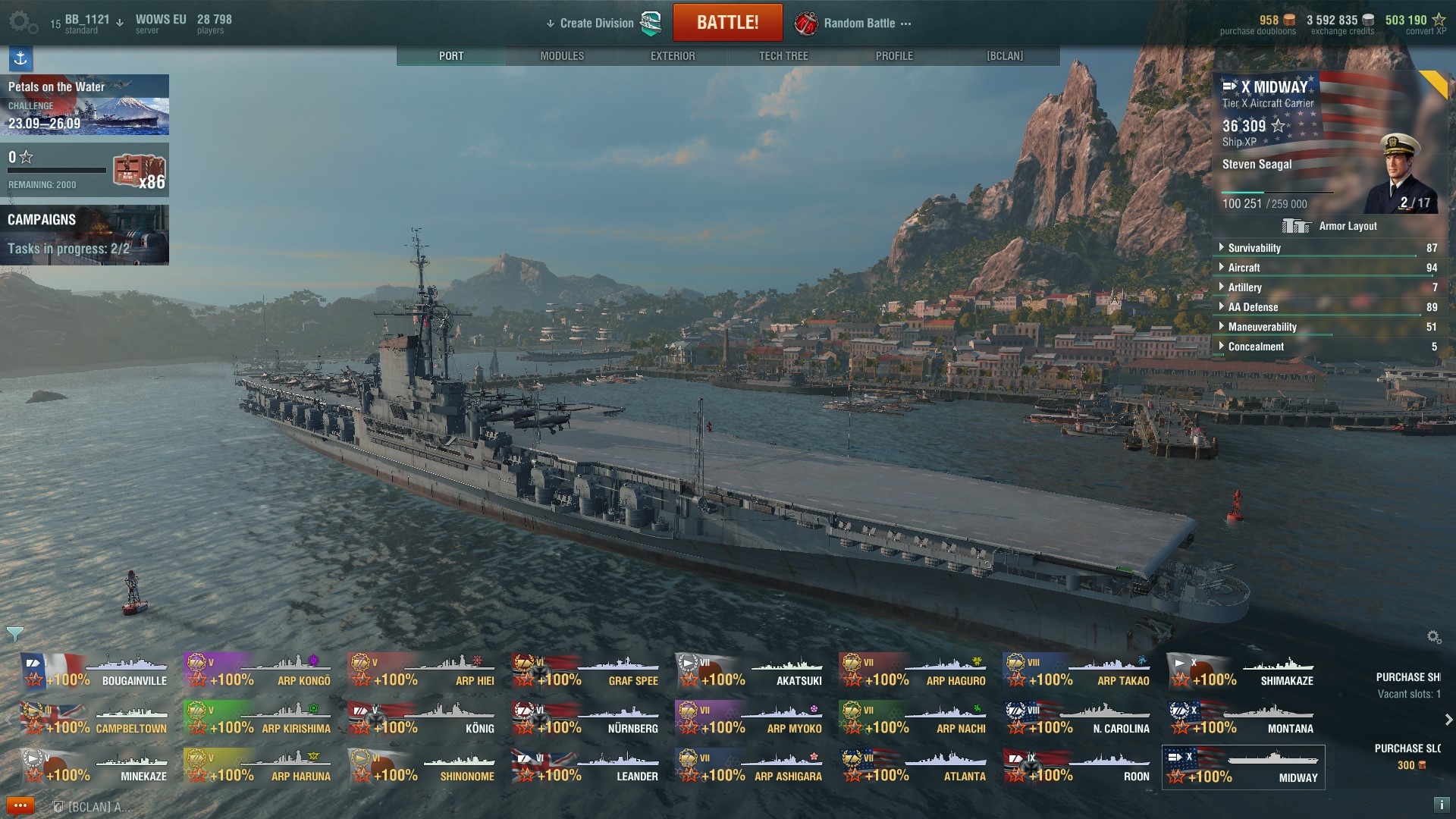Open the settings gear icon

click(22, 22)
